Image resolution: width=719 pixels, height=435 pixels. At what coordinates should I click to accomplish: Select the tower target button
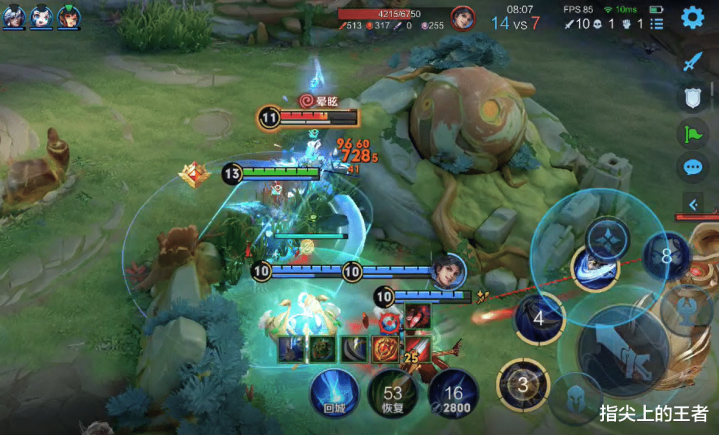click(687, 304)
